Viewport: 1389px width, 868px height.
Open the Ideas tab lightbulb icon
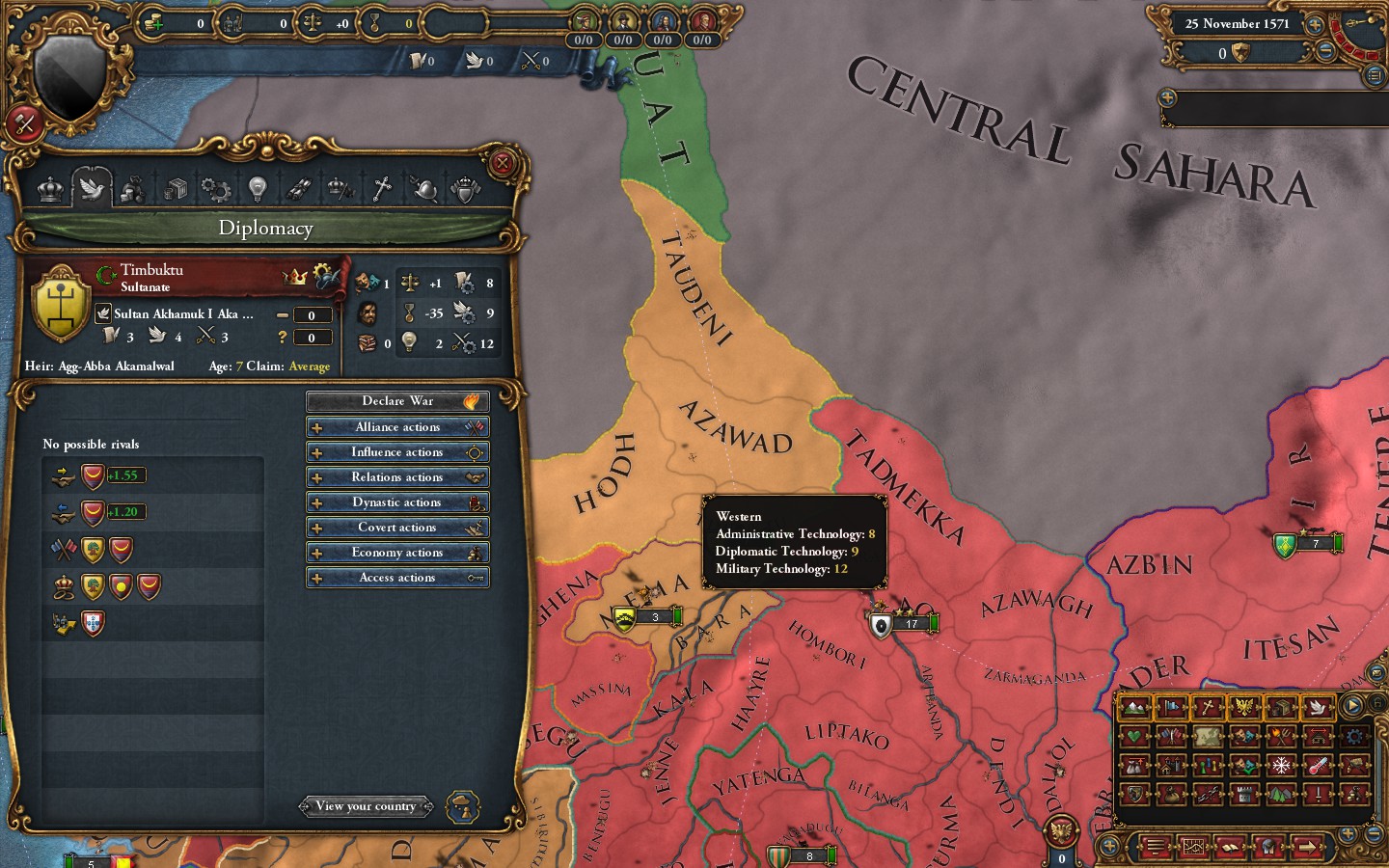point(257,188)
